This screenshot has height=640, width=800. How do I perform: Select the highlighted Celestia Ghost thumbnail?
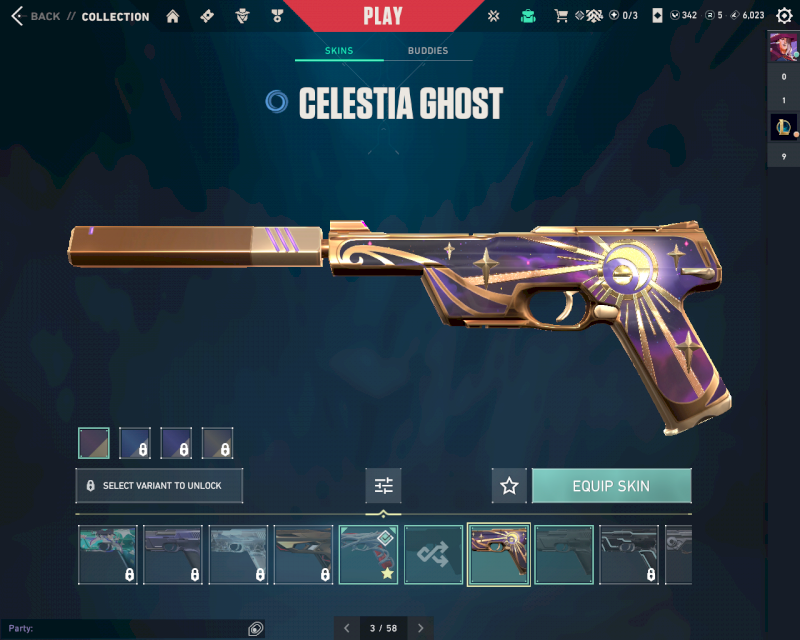[499, 555]
